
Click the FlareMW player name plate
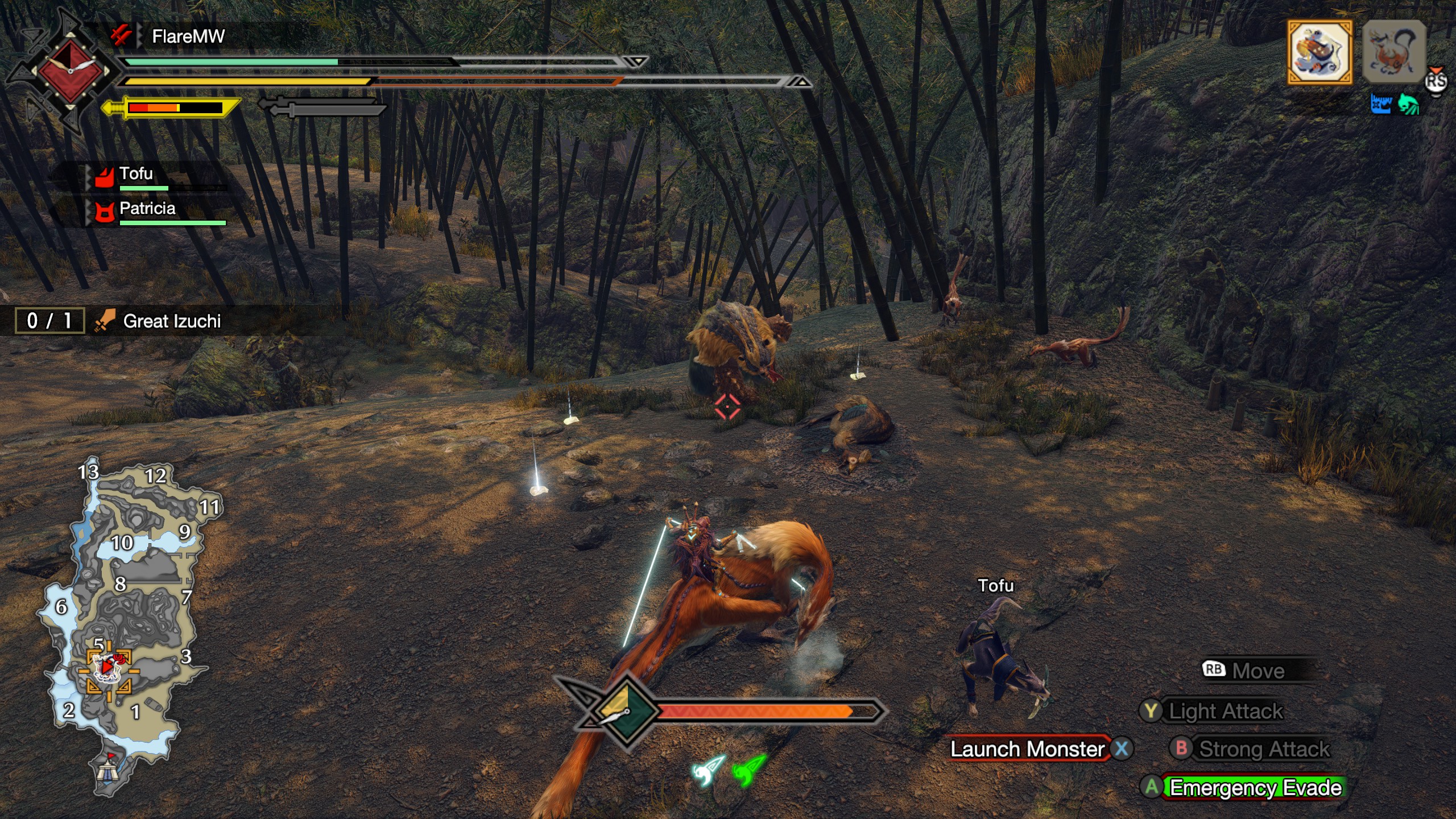point(188,36)
